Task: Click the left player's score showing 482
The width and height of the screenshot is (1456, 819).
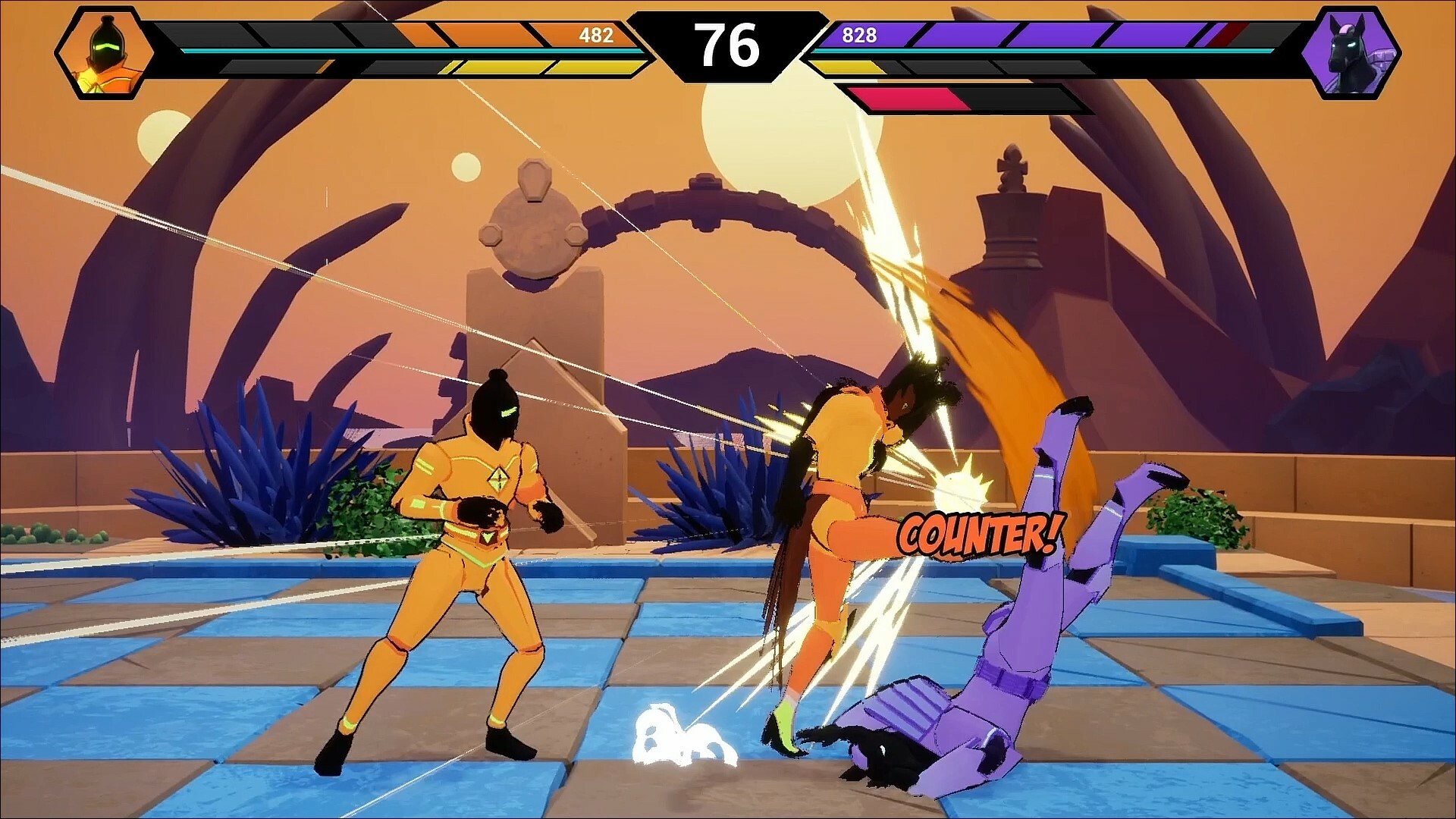Action: (x=595, y=34)
